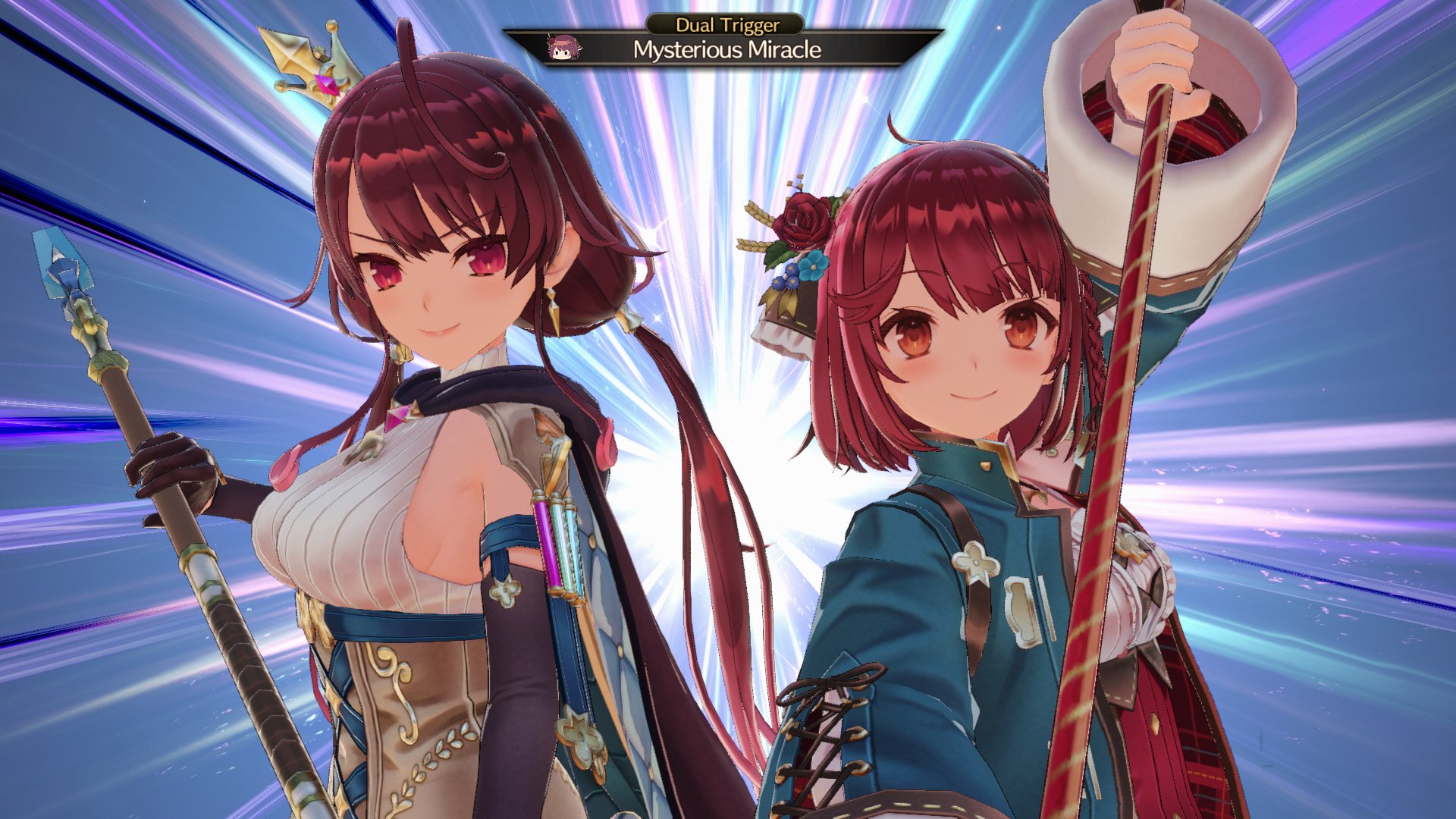The width and height of the screenshot is (1456, 819).
Task: Click the Mysterious Miracle title text
Action: 726,52
